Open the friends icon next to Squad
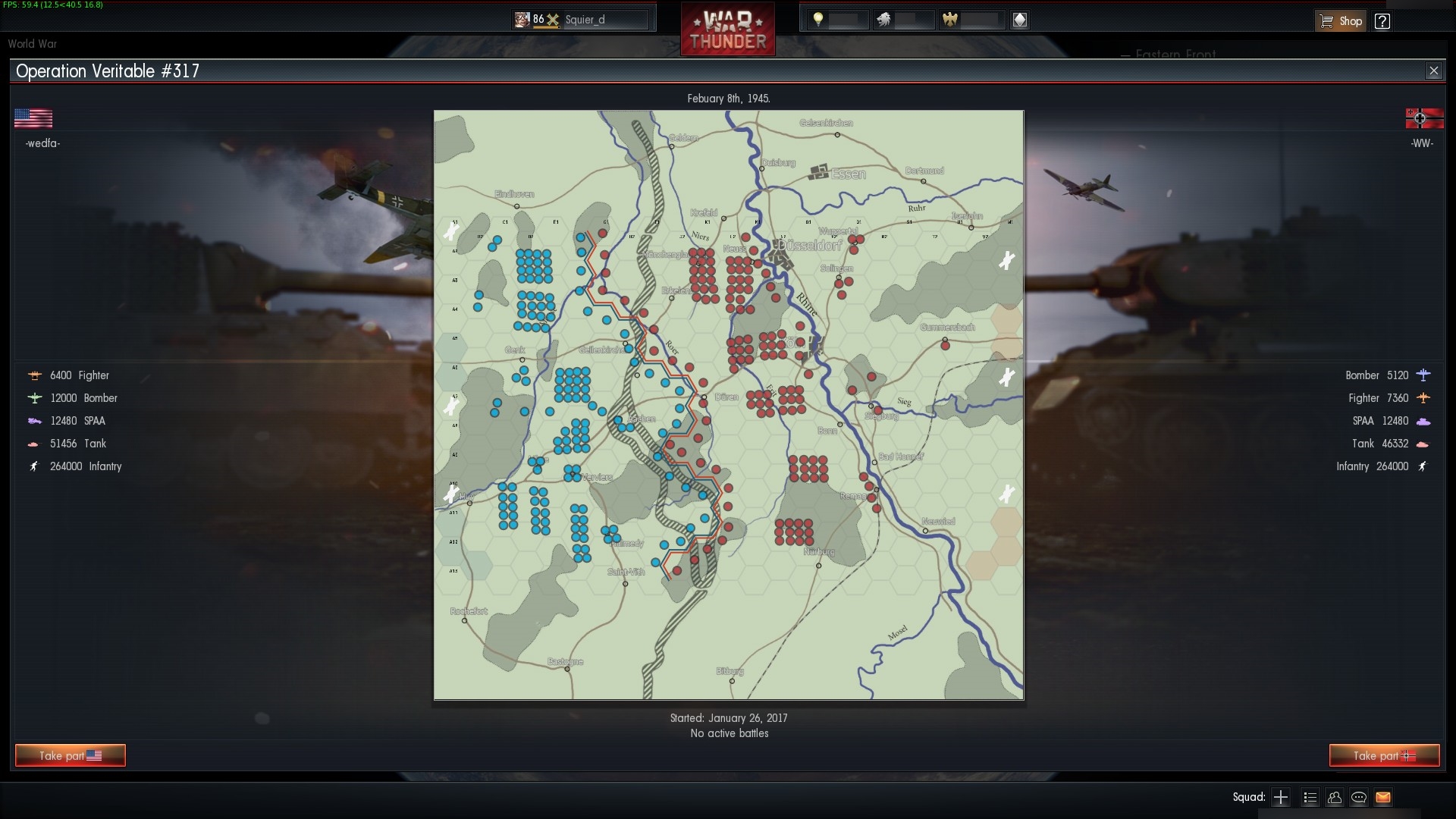1456x819 pixels. [1334, 797]
